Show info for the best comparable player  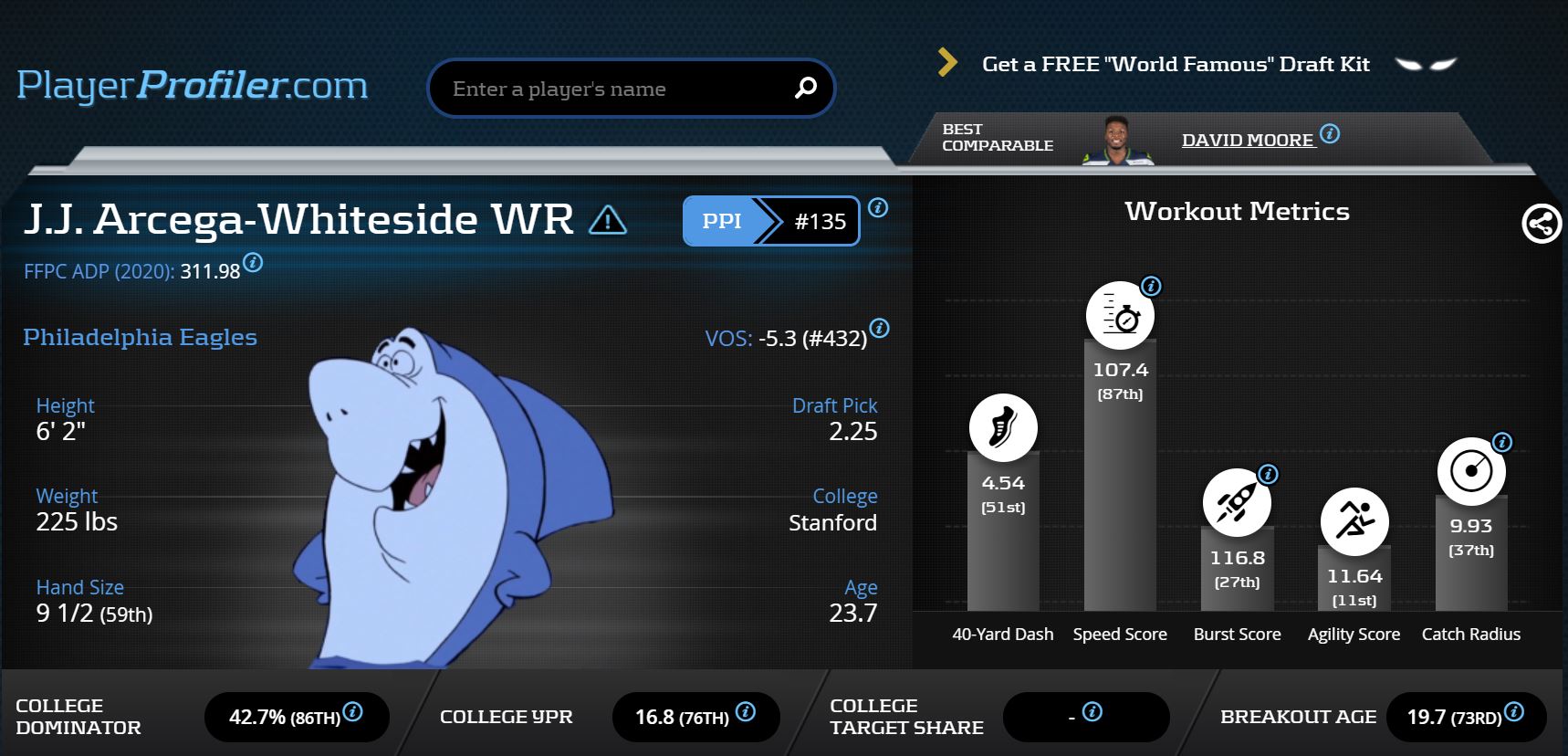1331,133
